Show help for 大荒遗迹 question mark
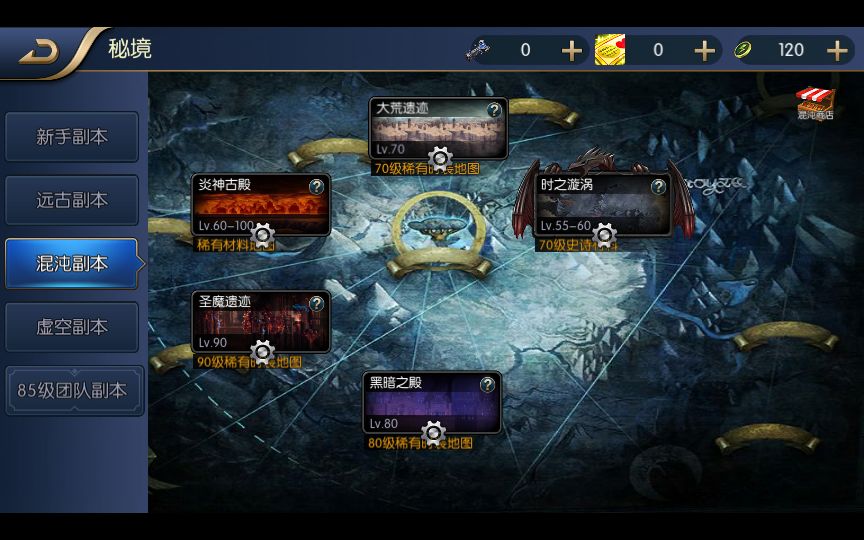This screenshot has width=864, height=540. click(494, 110)
